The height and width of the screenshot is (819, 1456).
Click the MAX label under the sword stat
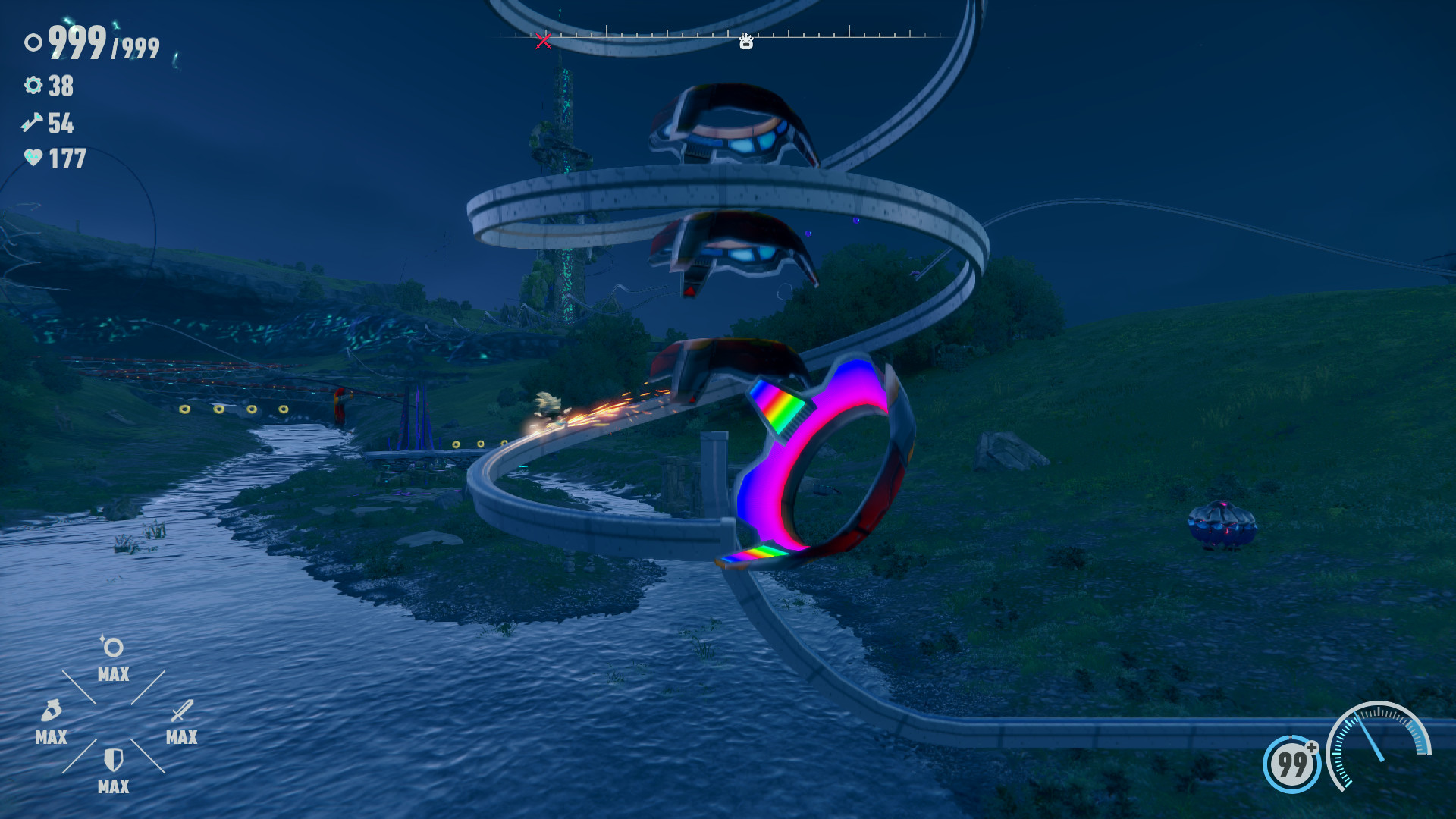183,736
